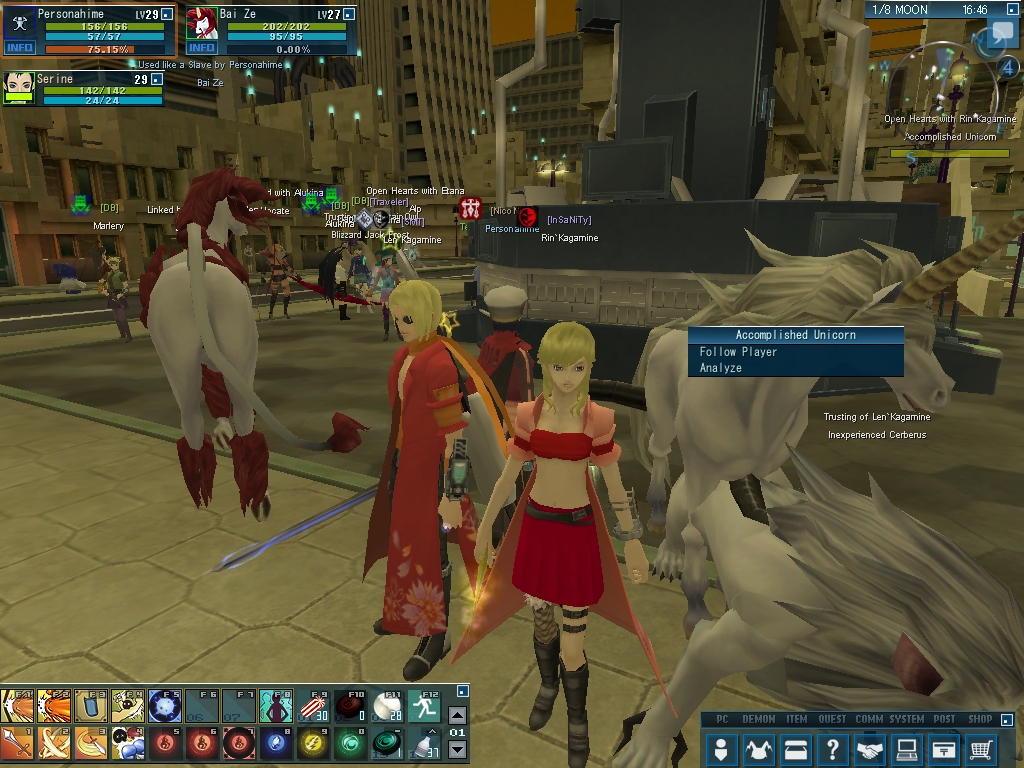Viewport: 1024px width, 768px height.
Task: Open the Post mailbox icon
Action: click(x=944, y=748)
